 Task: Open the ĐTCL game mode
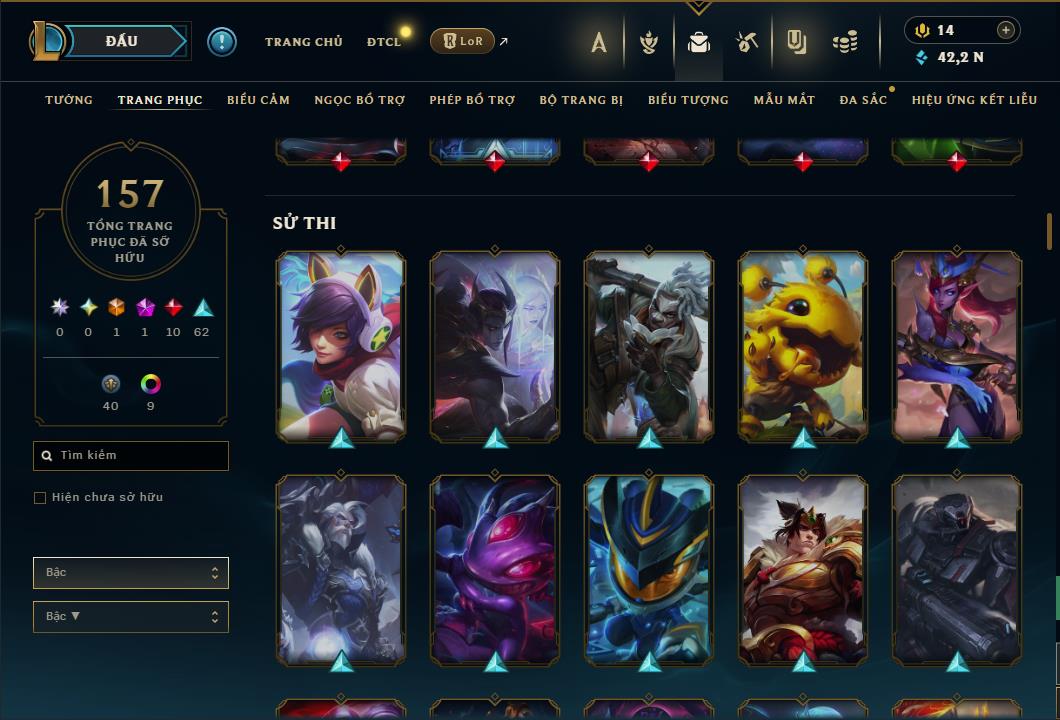383,42
